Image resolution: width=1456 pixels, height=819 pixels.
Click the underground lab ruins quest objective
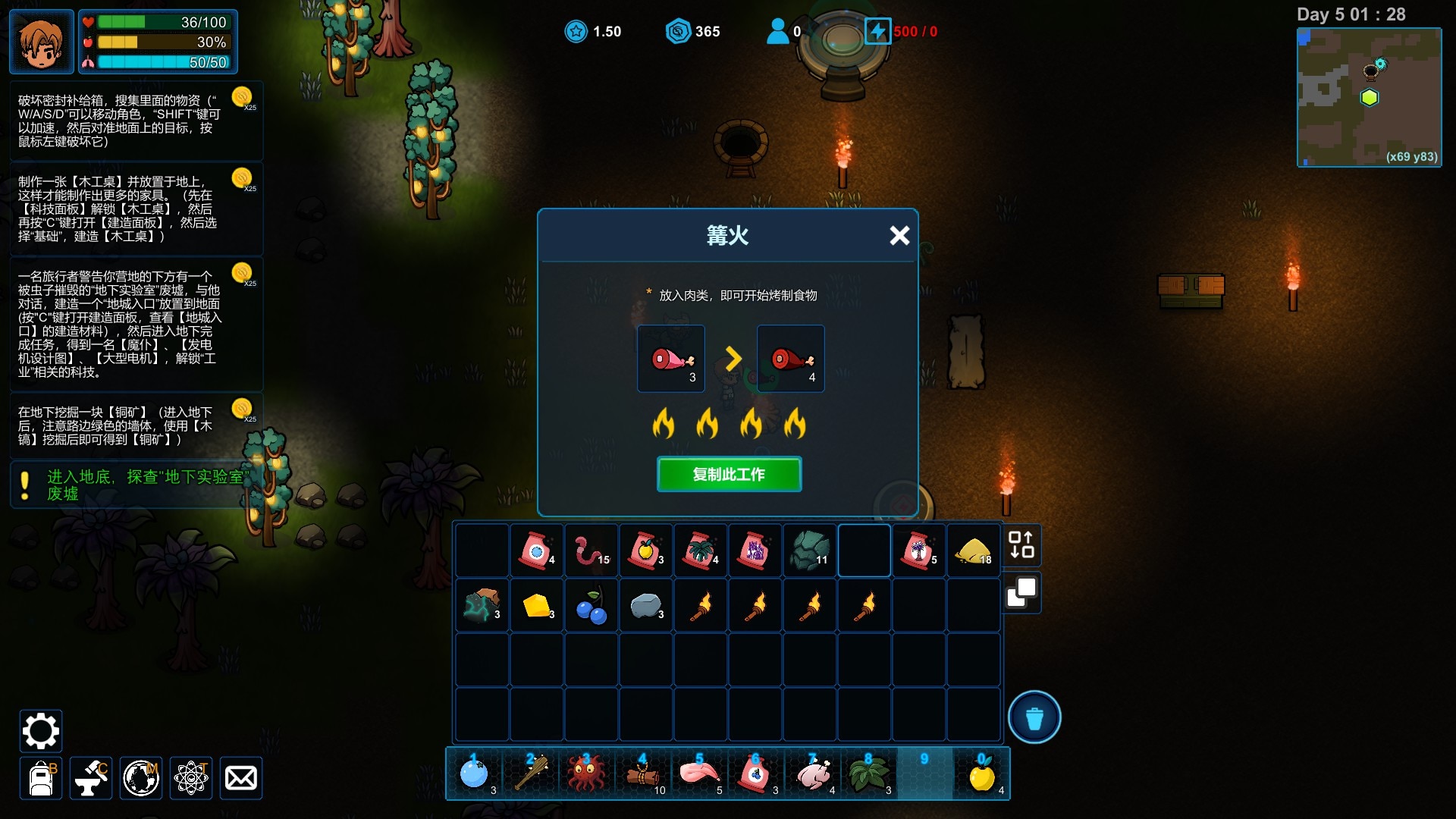(144, 485)
